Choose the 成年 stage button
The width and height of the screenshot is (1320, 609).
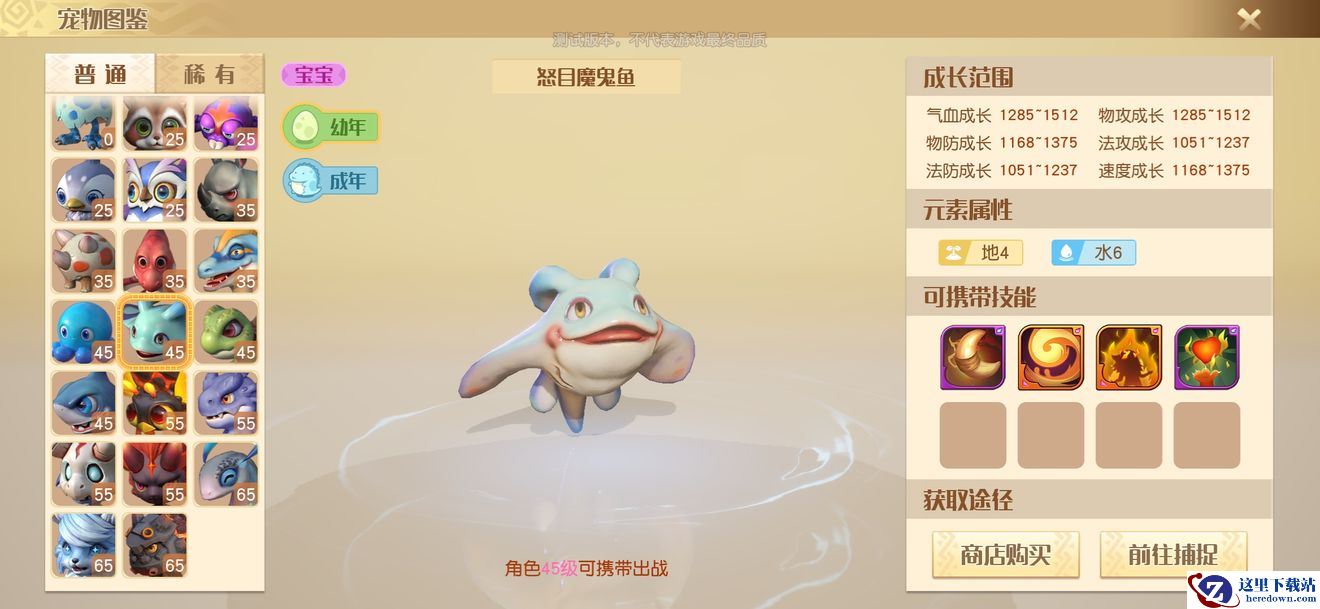(331, 181)
